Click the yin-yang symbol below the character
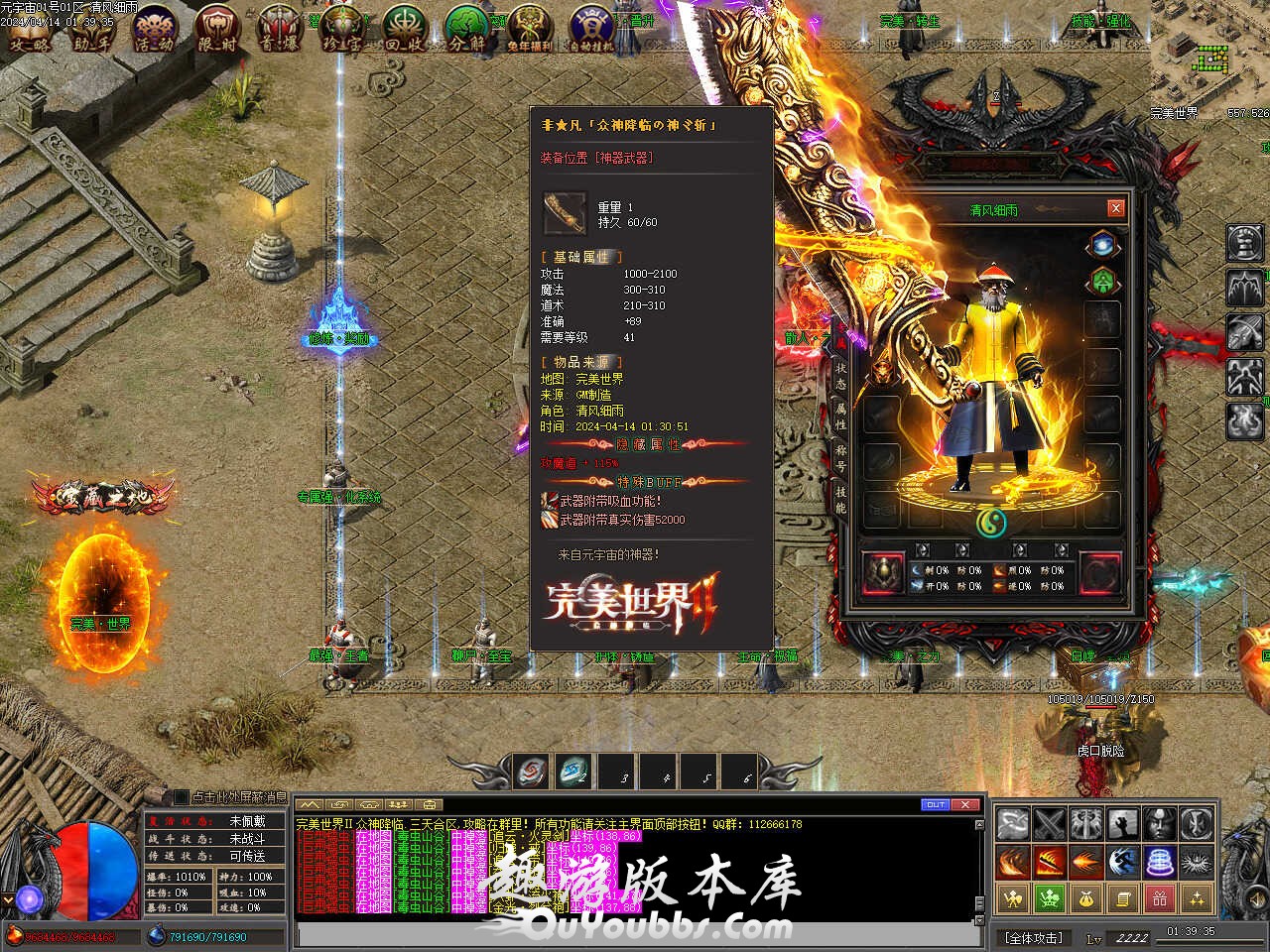The image size is (1270, 952). pyautogui.click(x=990, y=523)
